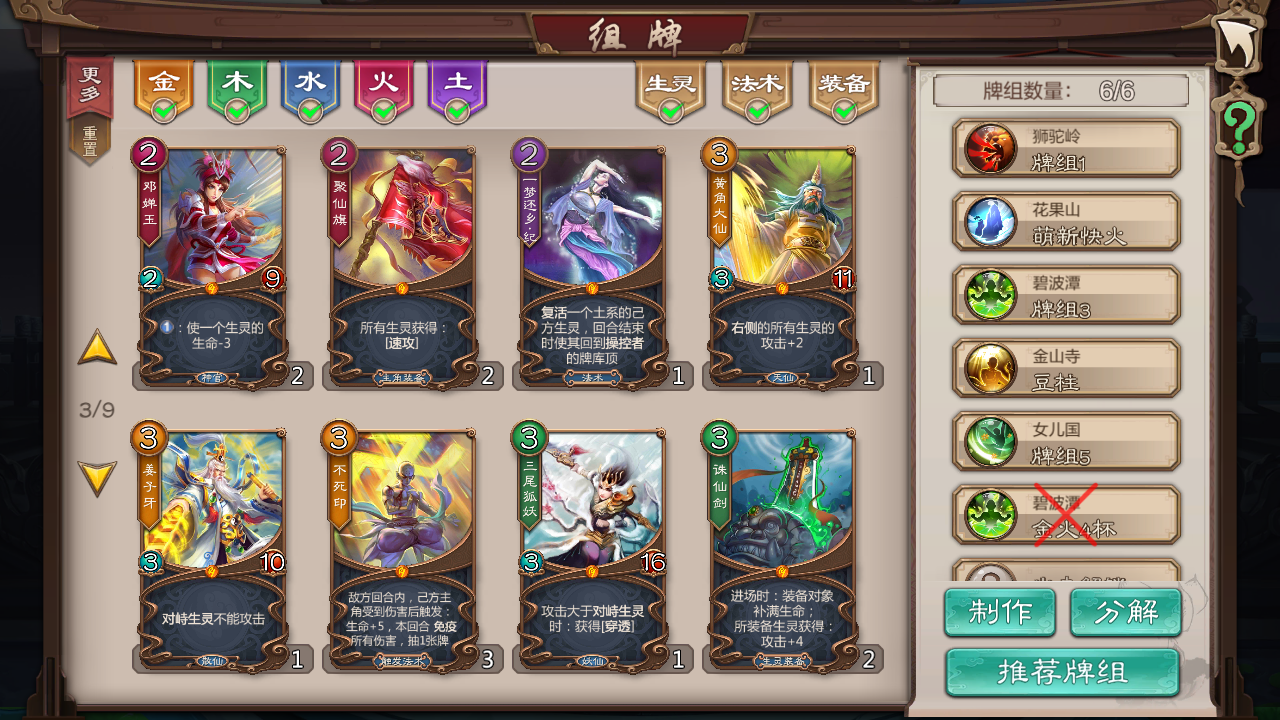Click the up arrow to view previous card page
The height and width of the screenshot is (720, 1280).
click(97, 351)
